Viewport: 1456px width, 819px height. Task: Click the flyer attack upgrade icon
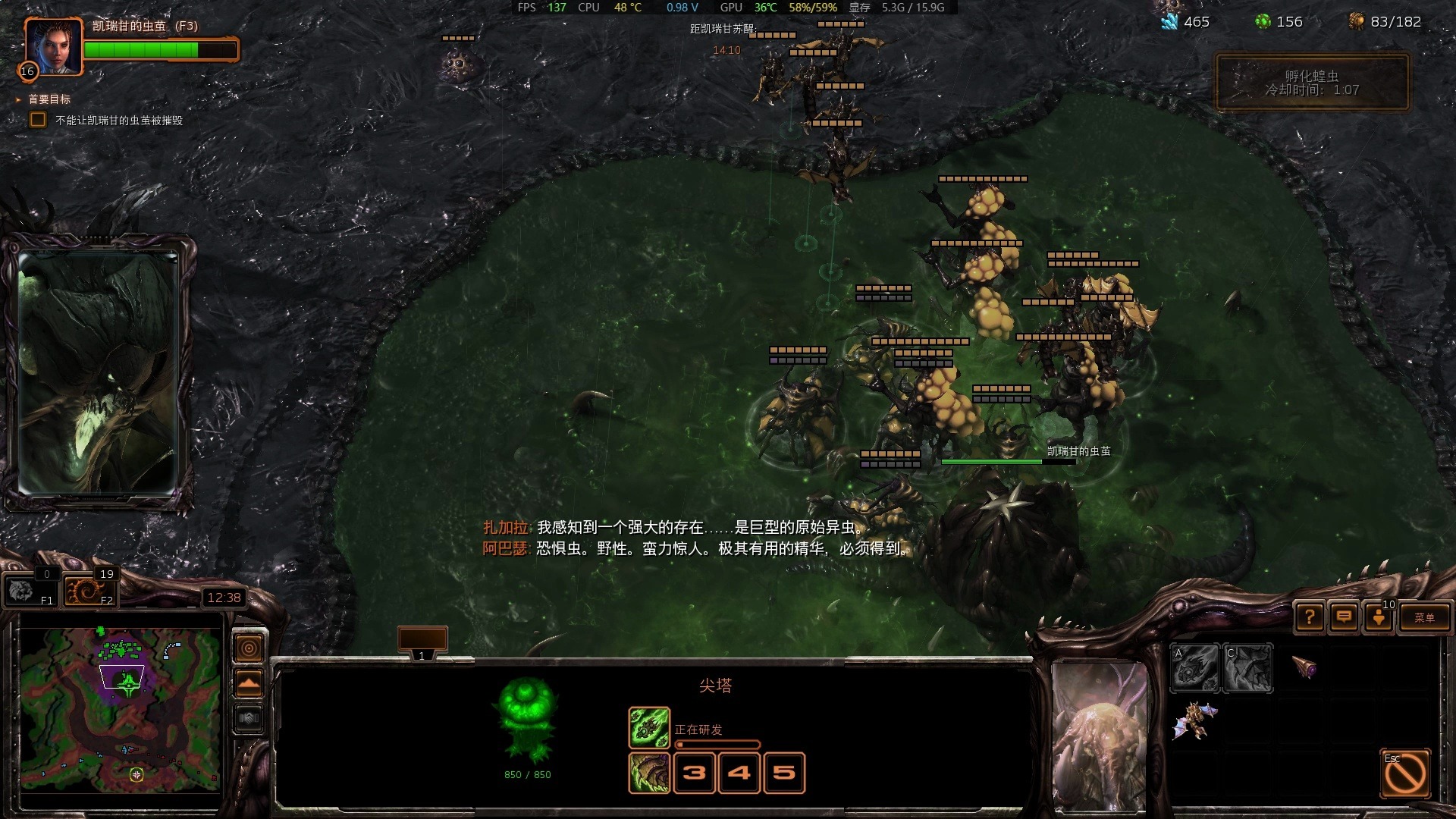1195,668
